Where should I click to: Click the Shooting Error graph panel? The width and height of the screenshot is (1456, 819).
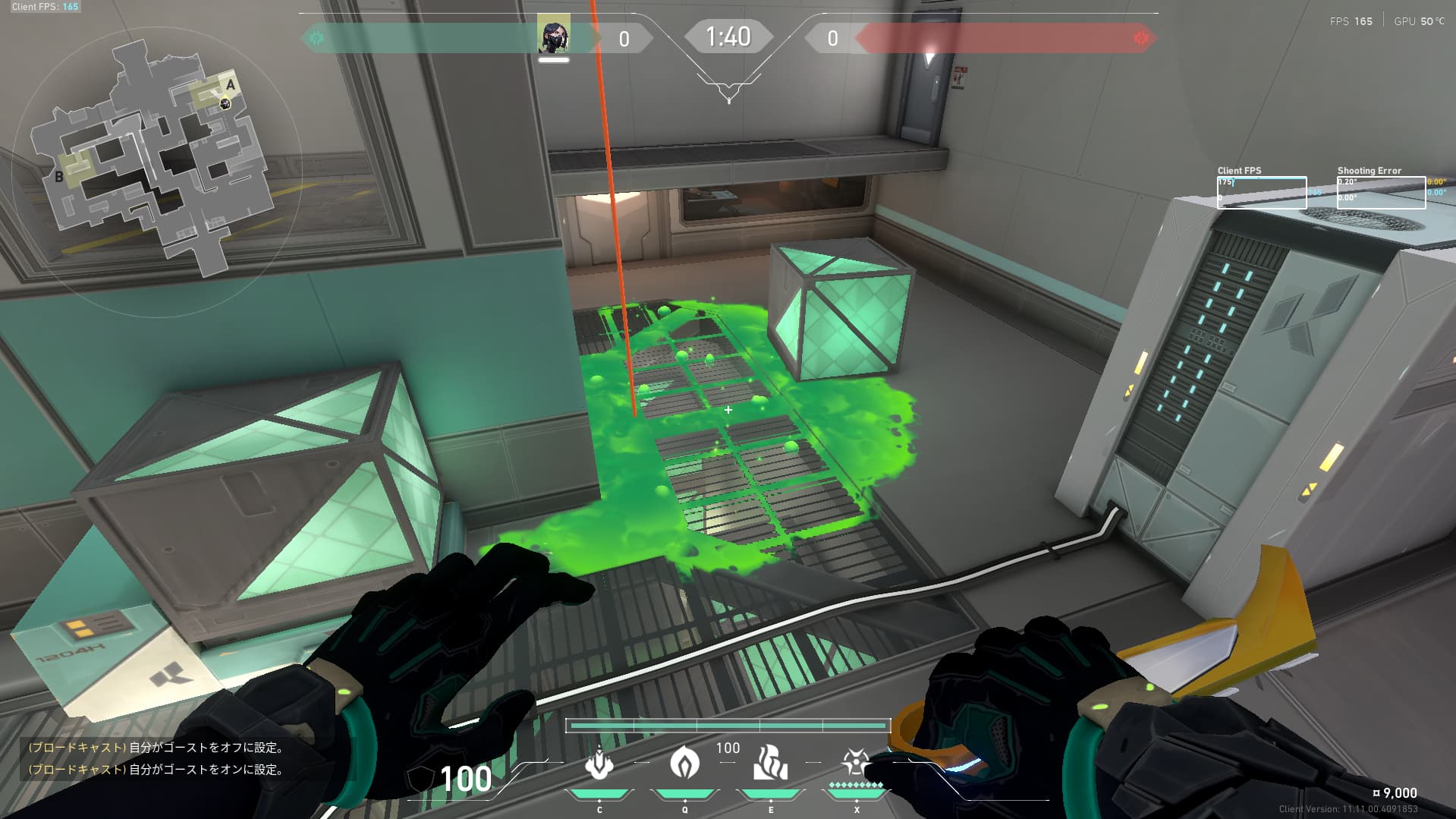(1381, 193)
